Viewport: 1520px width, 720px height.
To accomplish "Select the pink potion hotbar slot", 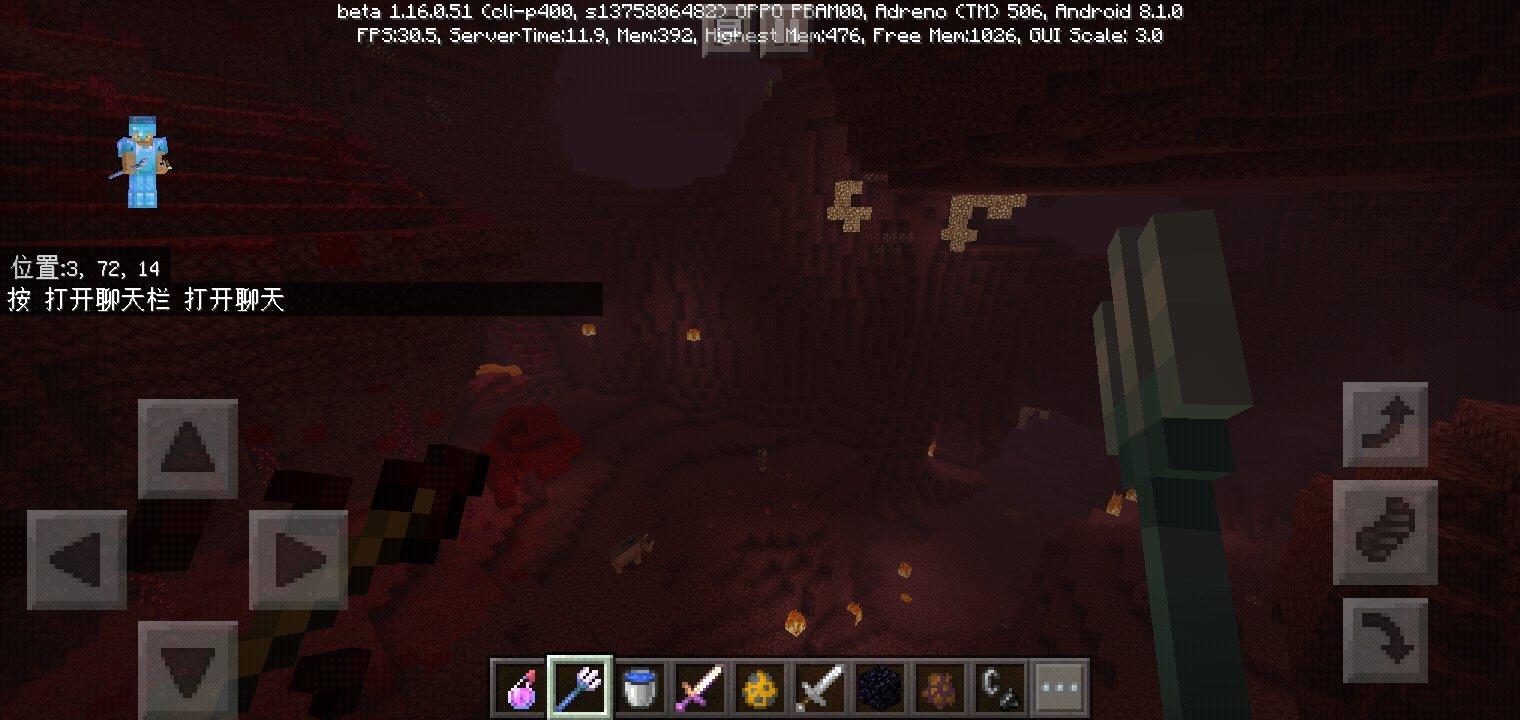I will 521,687.
